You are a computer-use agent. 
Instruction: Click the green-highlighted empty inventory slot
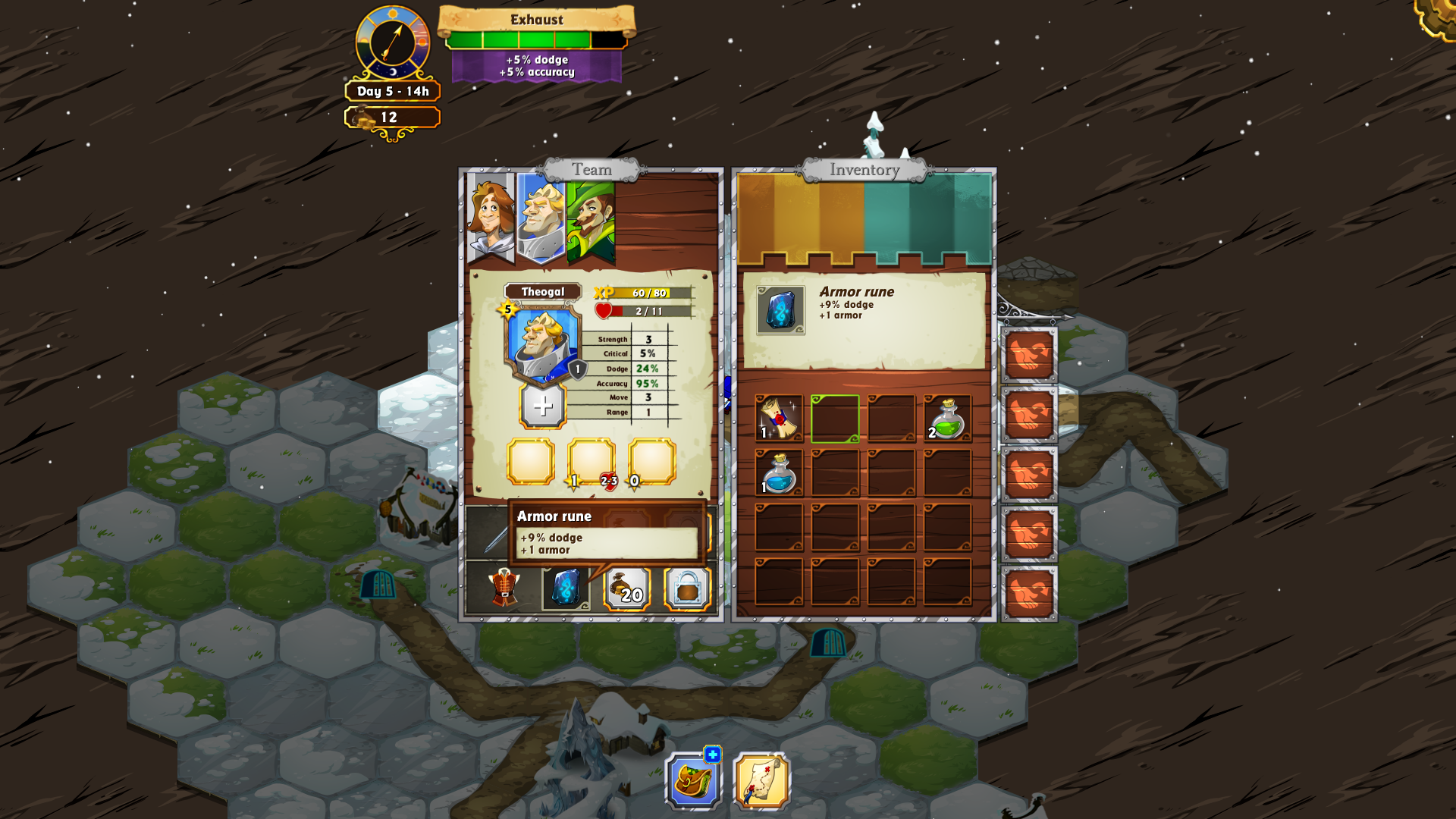pos(835,418)
